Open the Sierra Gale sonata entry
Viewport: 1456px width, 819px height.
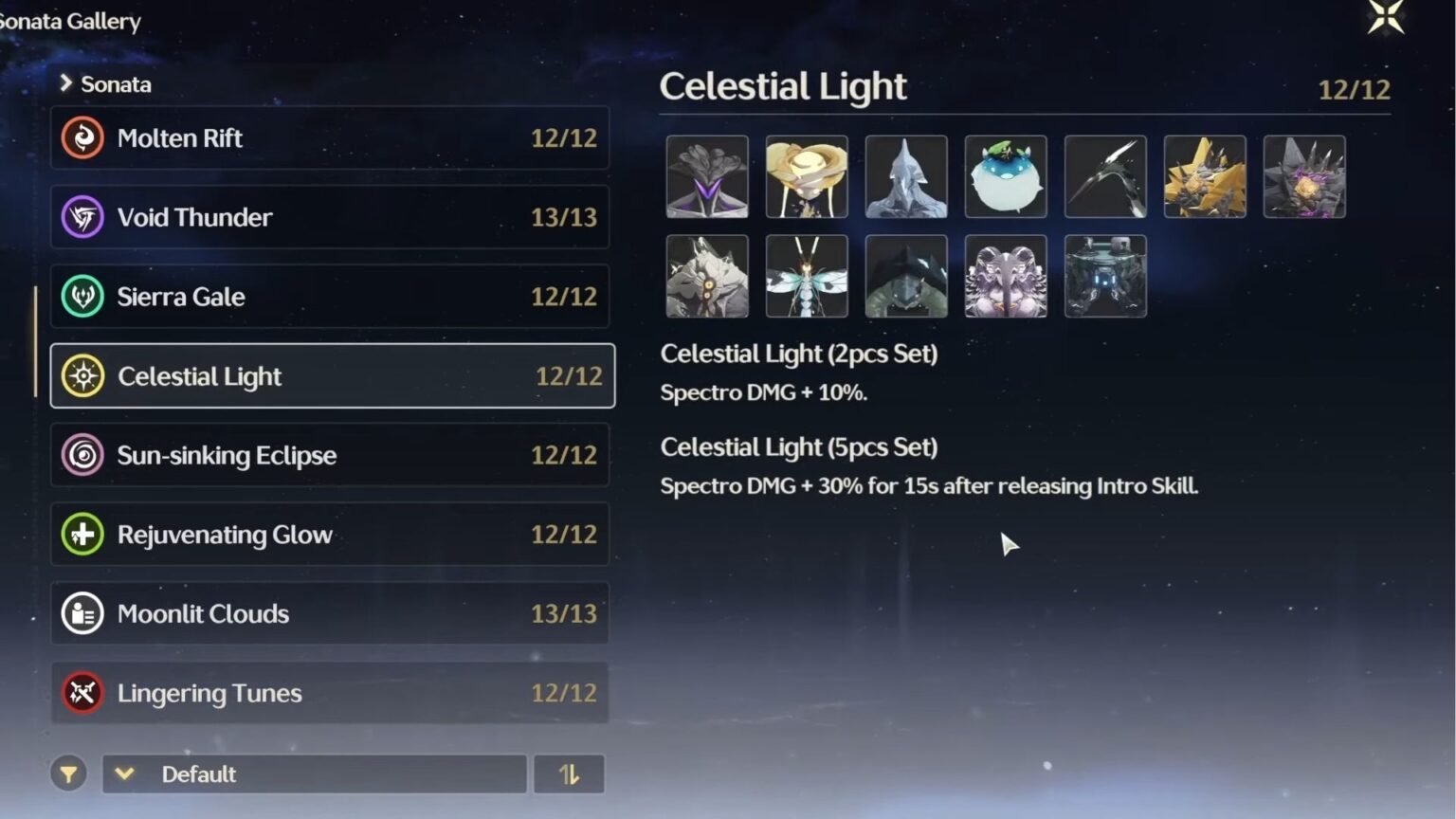pyautogui.click(x=329, y=297)
